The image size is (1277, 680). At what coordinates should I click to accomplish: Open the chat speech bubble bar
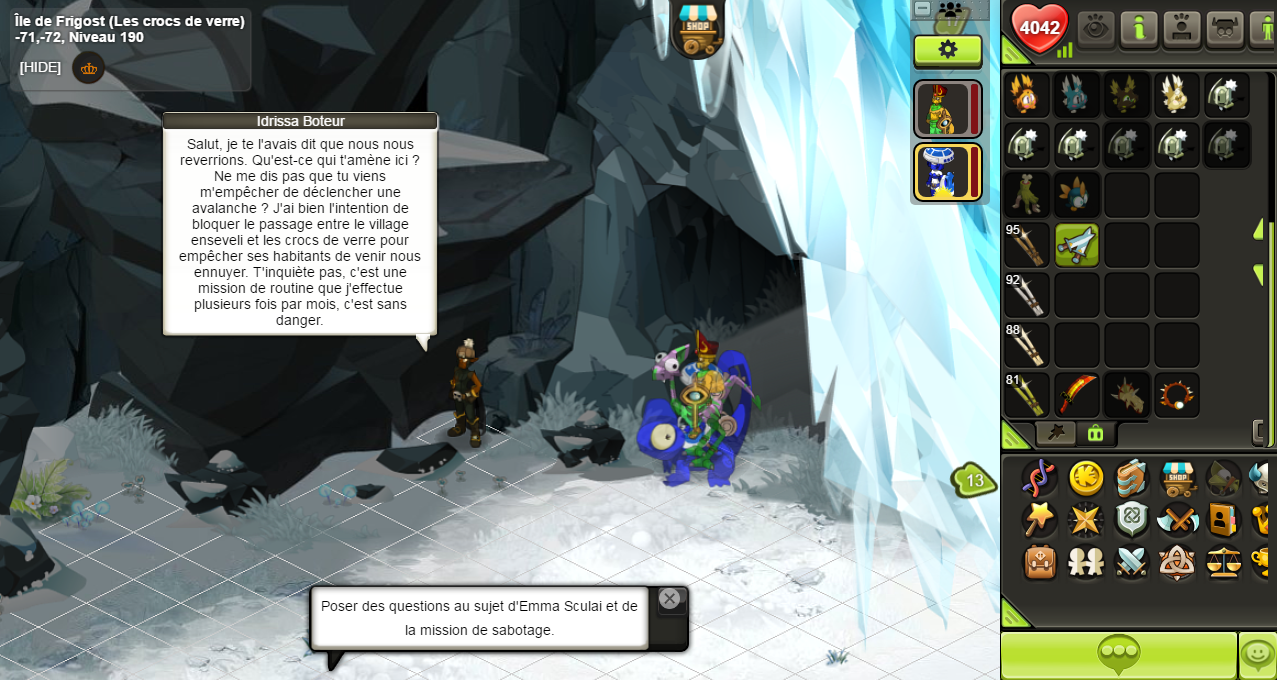[x=1118, y=655]
